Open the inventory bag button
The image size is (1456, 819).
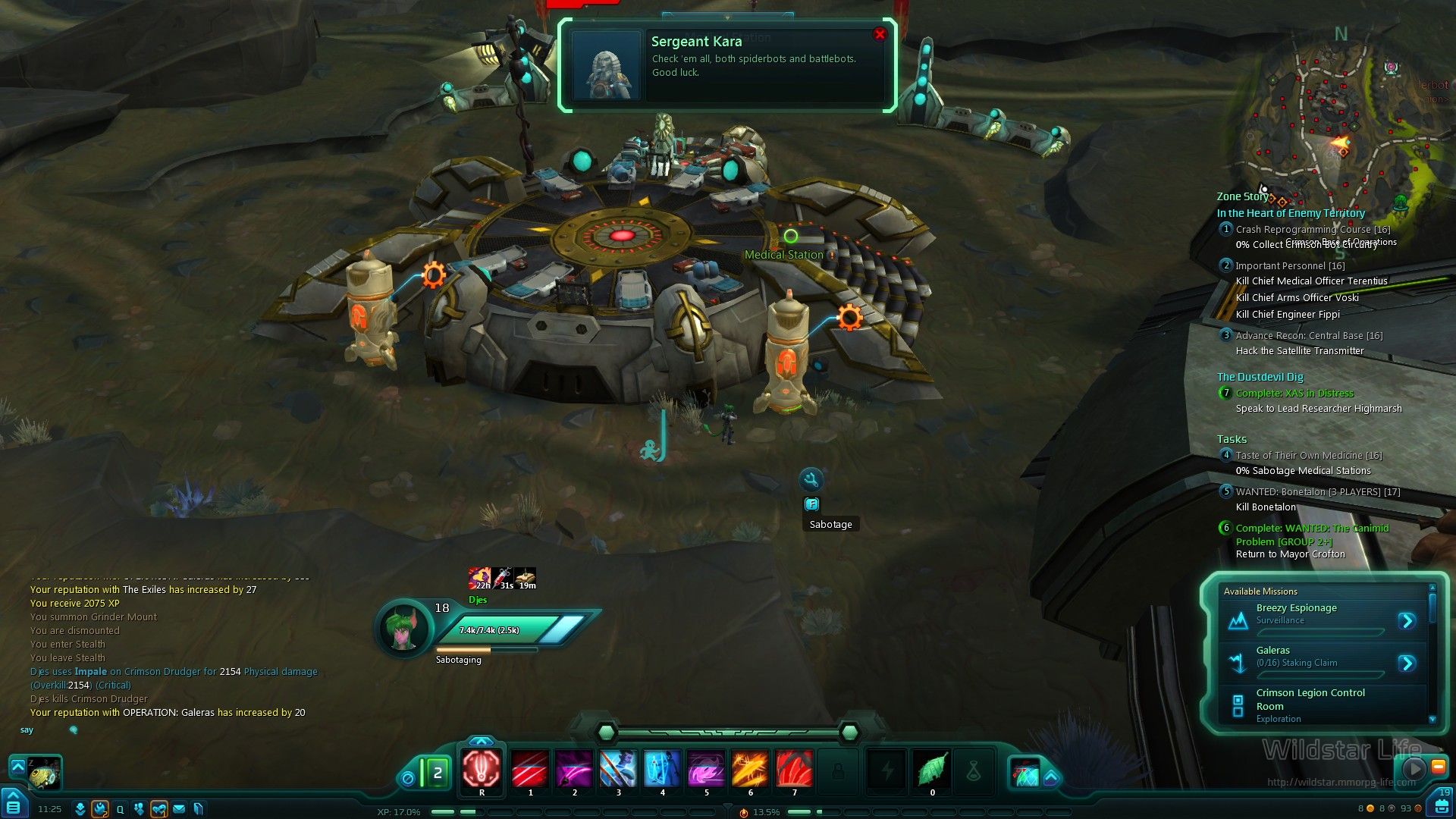(x=1439, y=805)
